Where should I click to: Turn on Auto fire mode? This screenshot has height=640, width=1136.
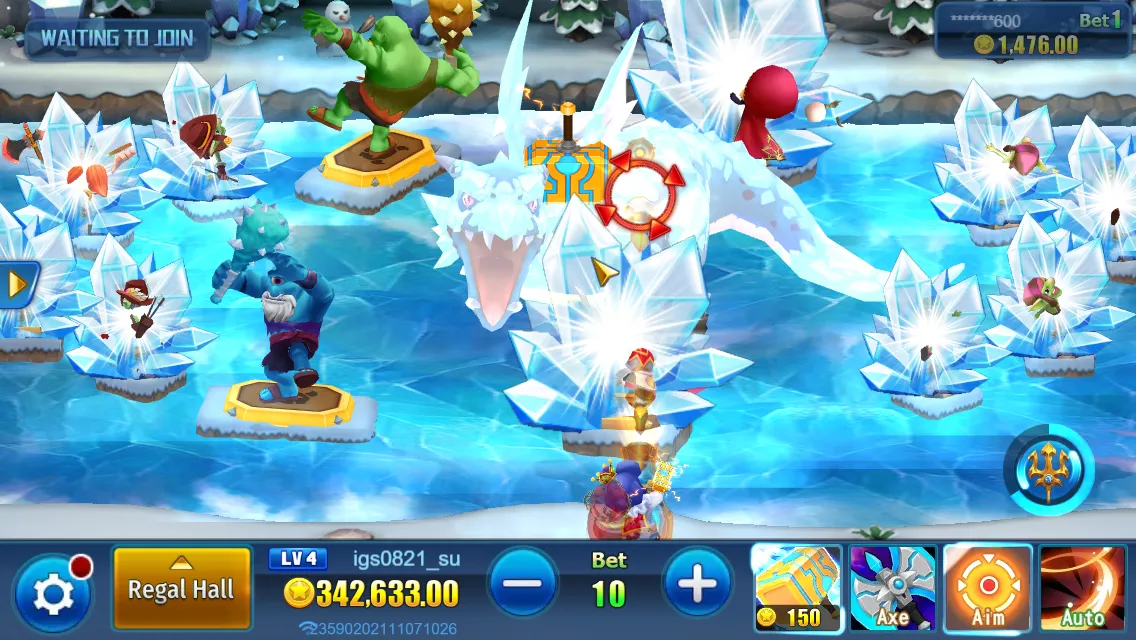coord(1083,588)
